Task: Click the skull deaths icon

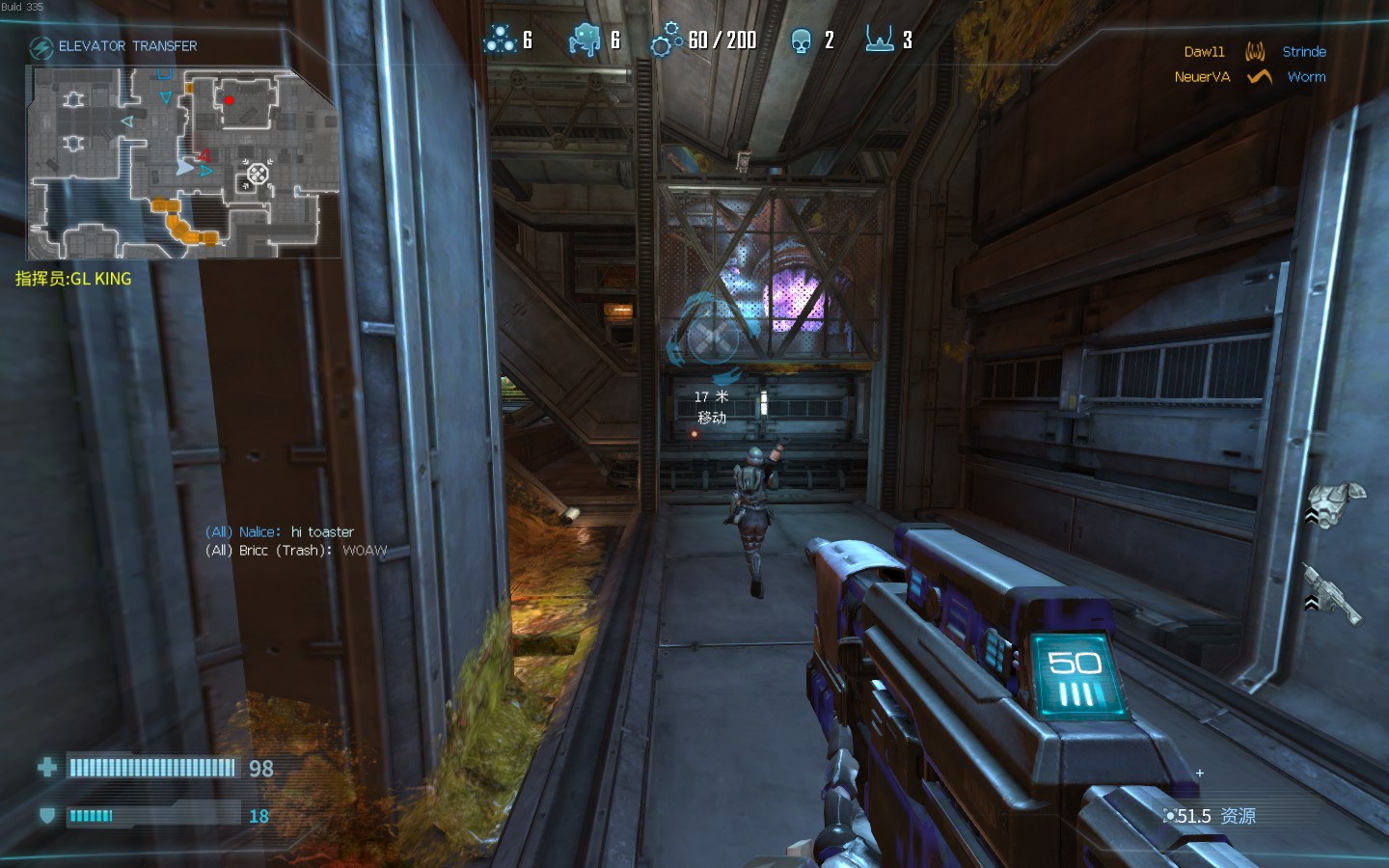Action: pos(801,41)
